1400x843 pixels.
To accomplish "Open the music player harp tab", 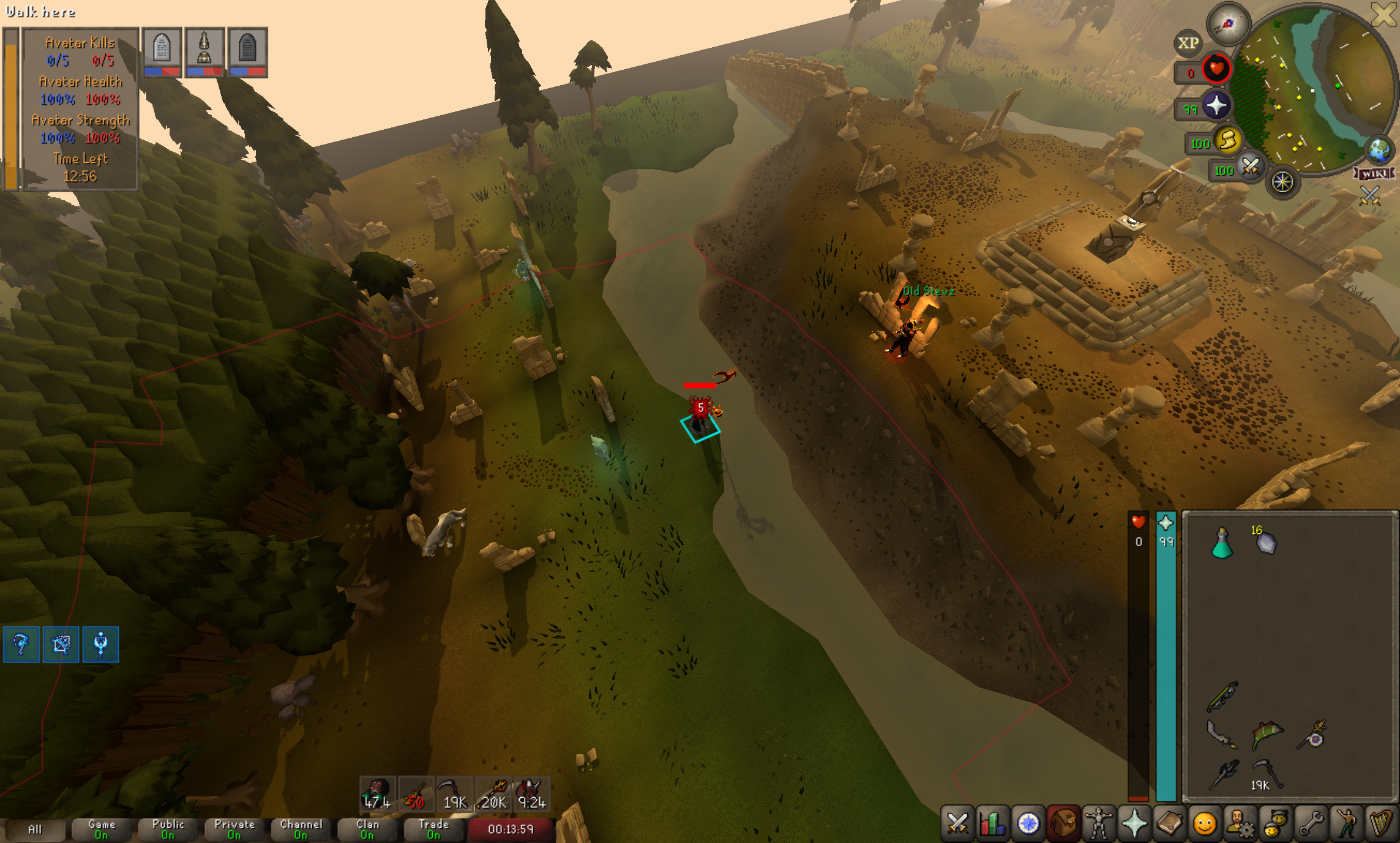I will click(1381, 823).
